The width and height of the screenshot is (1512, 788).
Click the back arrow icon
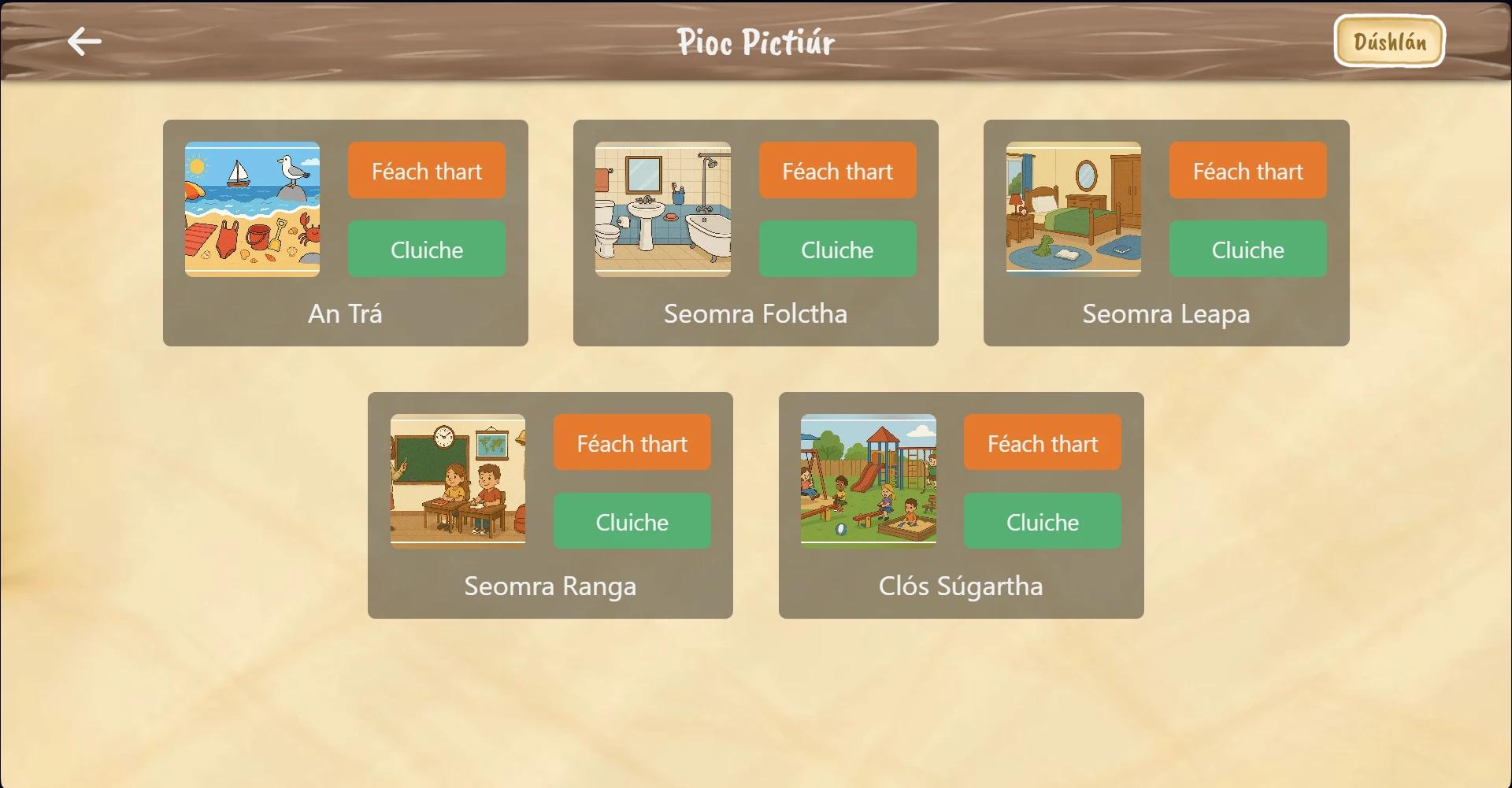coord(83,41)
